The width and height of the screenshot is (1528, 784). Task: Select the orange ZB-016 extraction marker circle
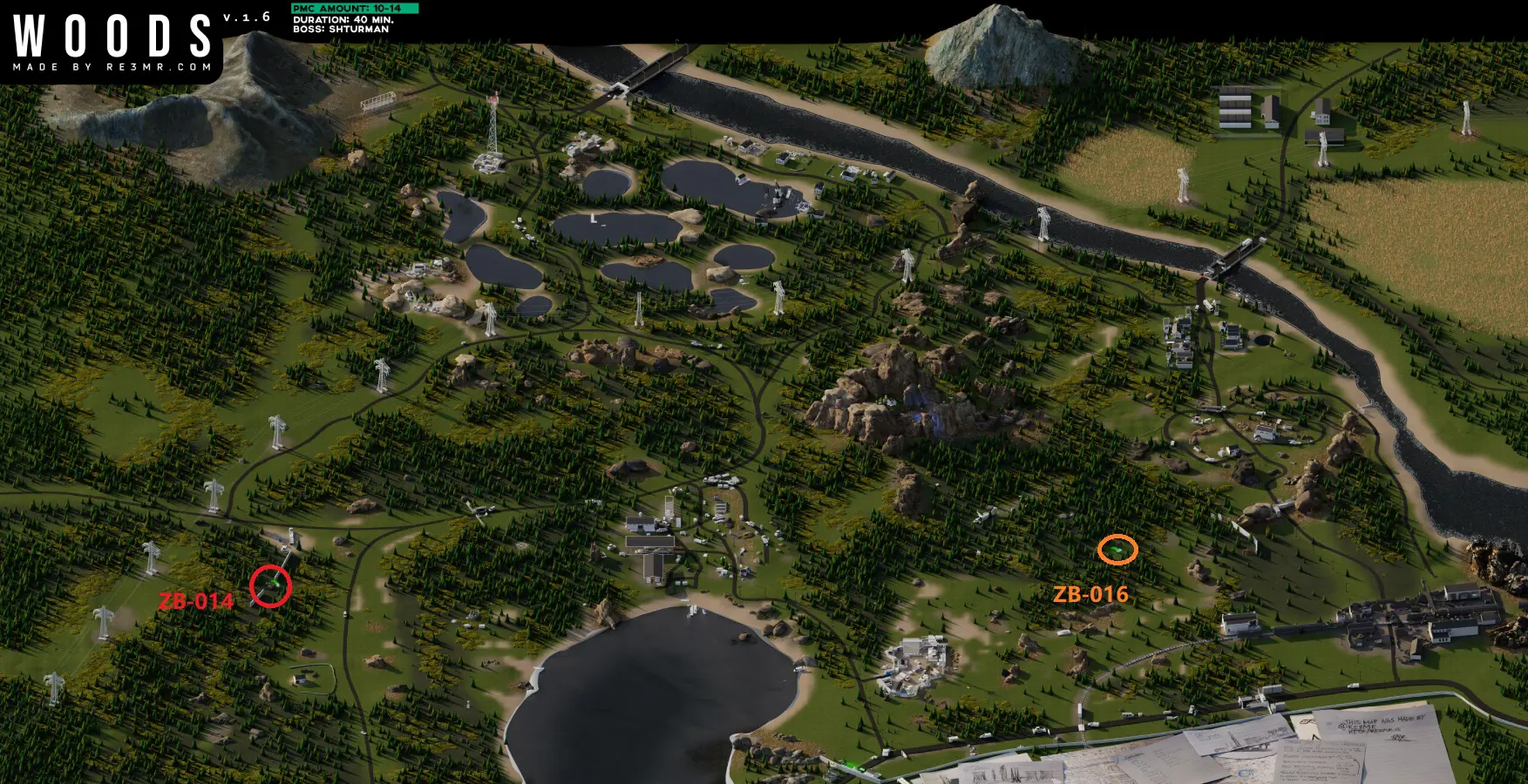[1117, 550]
